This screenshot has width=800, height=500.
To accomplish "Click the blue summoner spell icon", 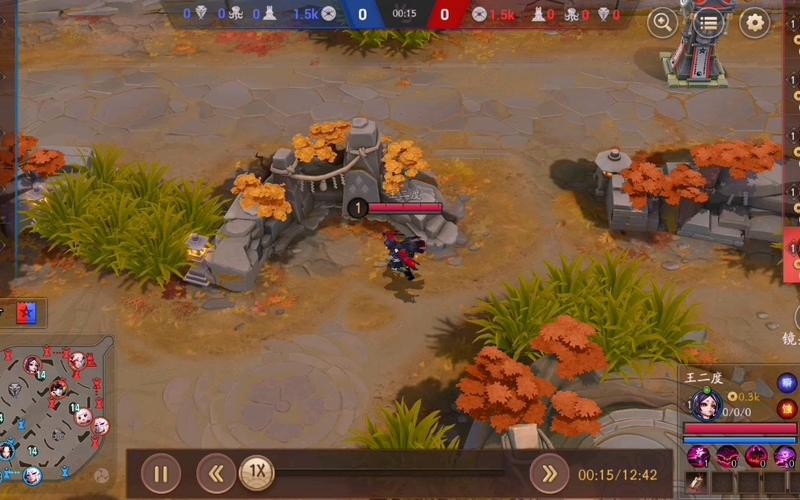I will pos(787,383).
